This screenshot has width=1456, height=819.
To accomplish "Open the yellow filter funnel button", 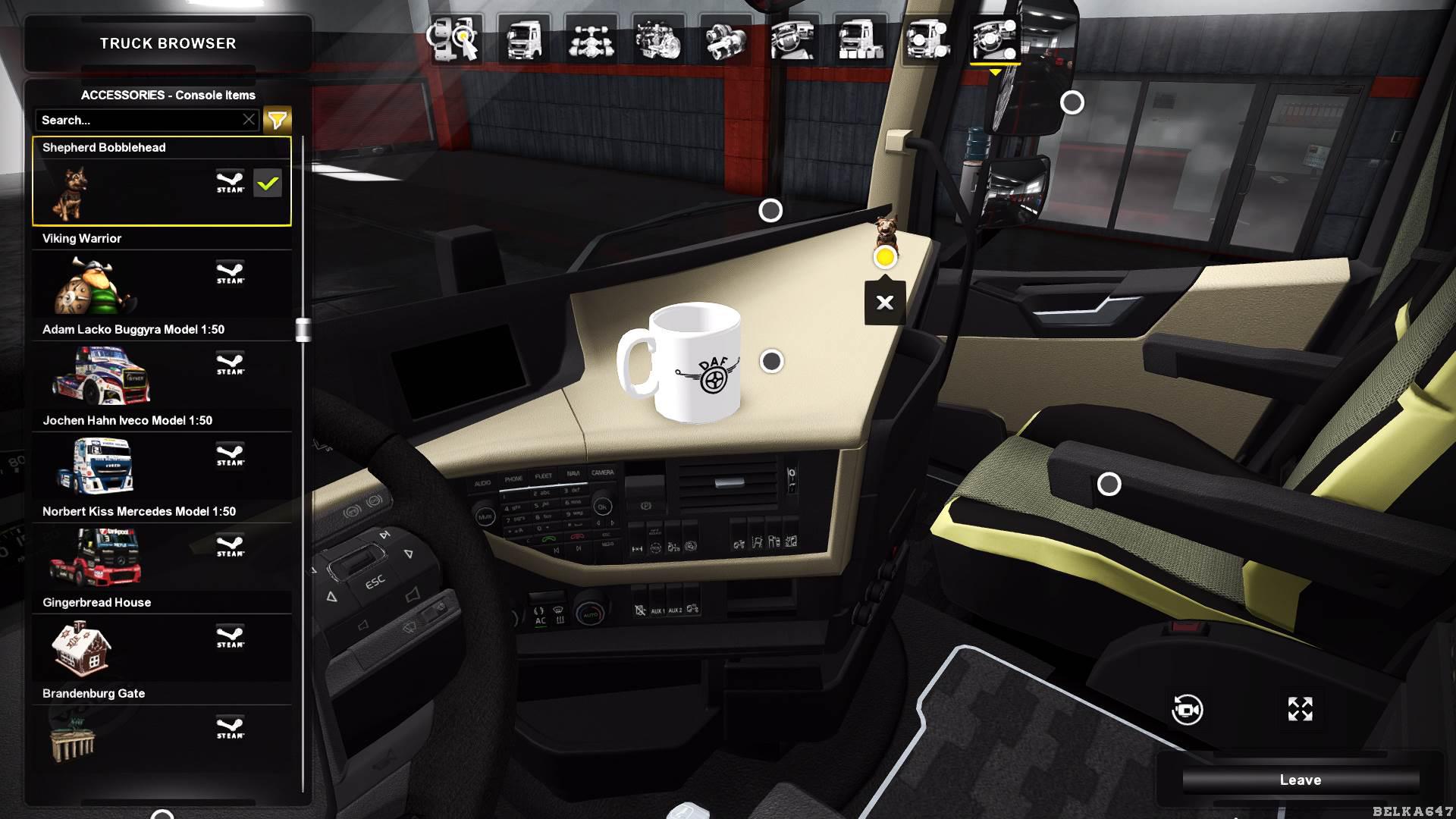I will point(277,120).
